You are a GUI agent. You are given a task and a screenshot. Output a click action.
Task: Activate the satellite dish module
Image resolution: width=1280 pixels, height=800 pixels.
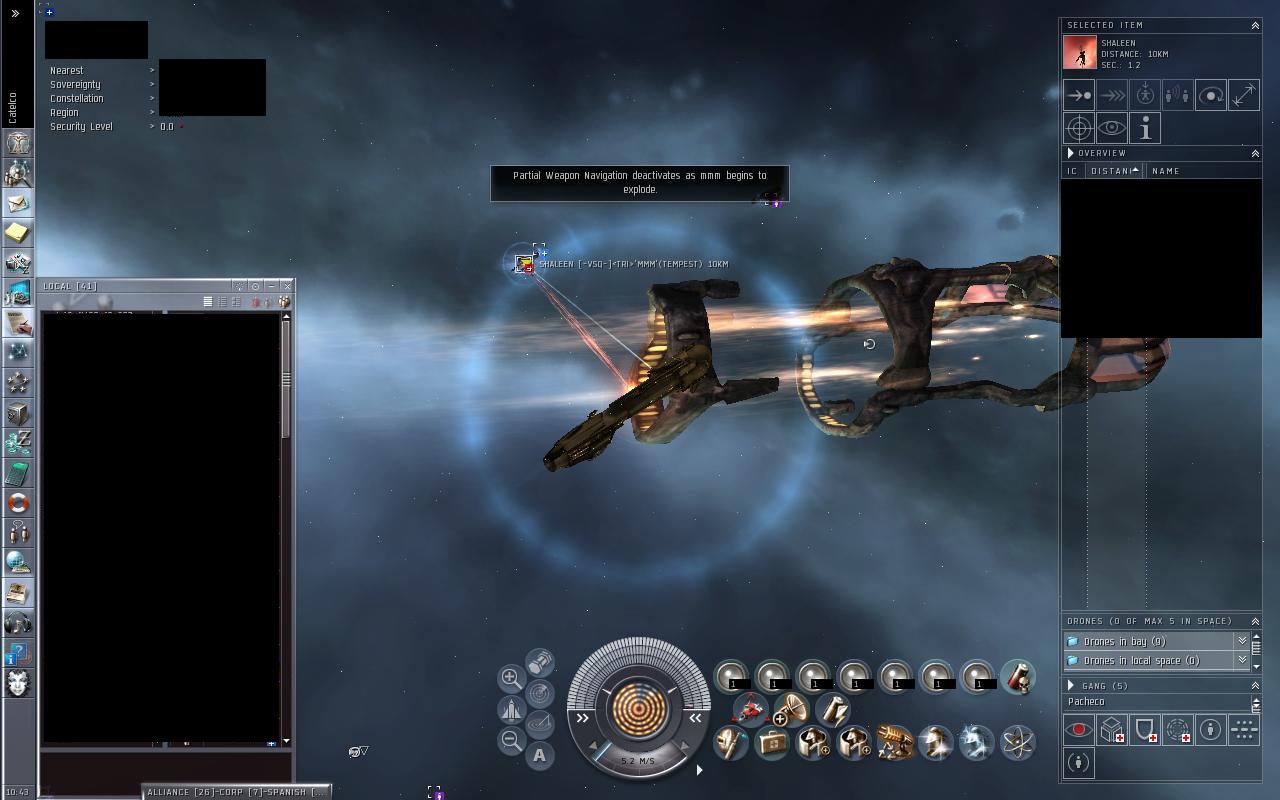pos(791,709)
